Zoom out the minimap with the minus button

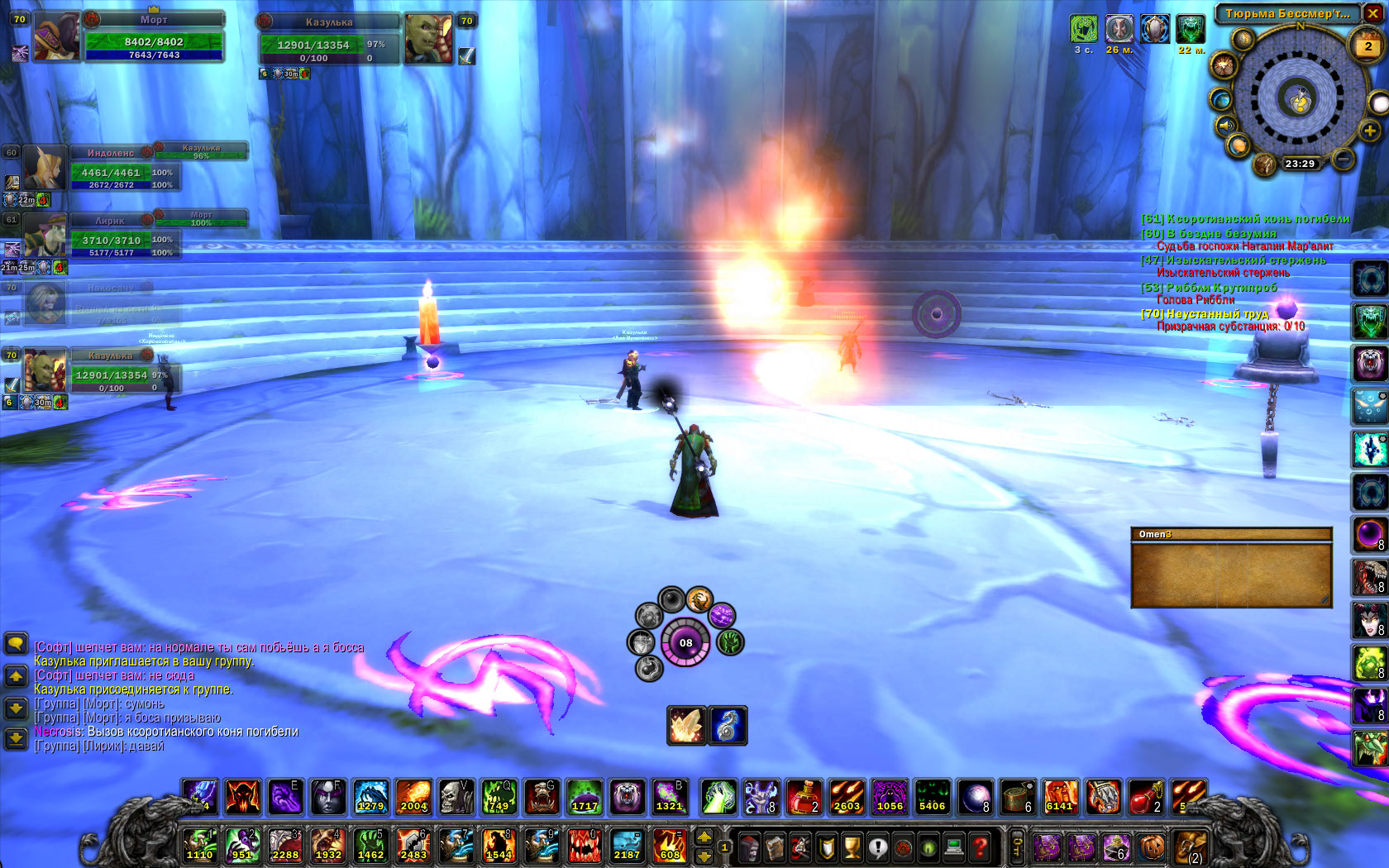pyautogui.click(x=1344, y=157)
